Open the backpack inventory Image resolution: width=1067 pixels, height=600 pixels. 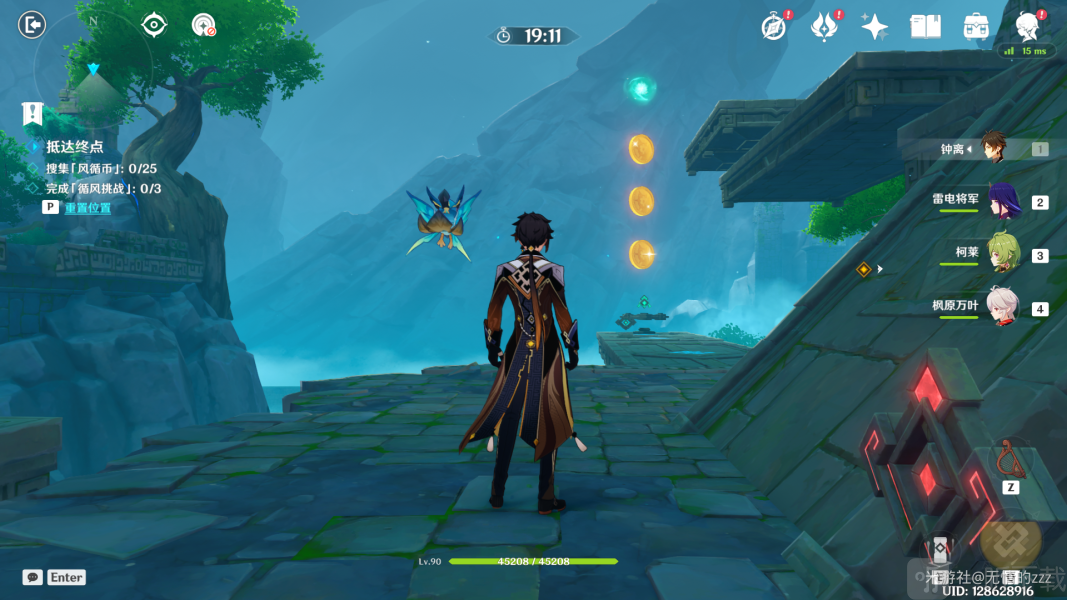976,27
